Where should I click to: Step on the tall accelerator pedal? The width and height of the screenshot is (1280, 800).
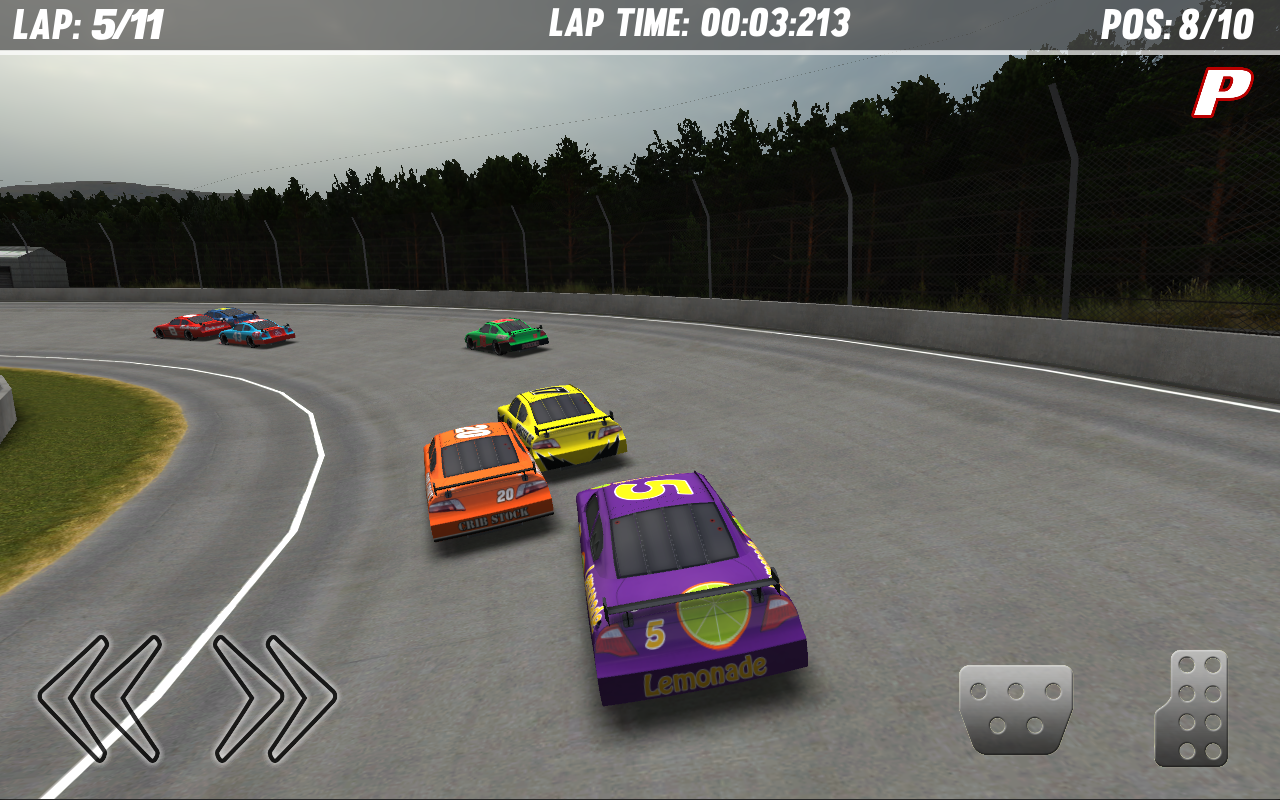tap(1193, 708)
